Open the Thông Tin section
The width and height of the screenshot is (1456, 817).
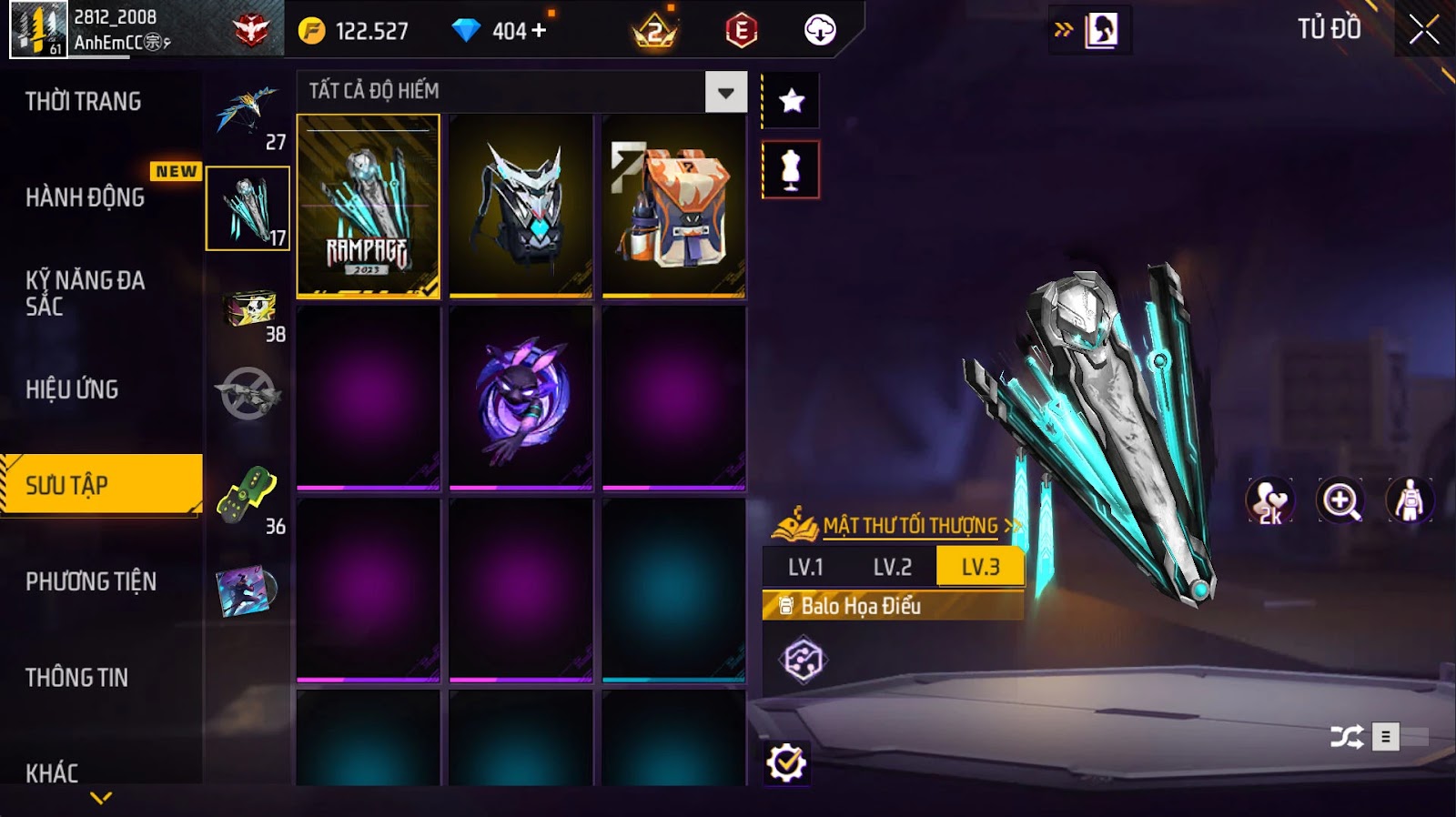coord(76,677)
